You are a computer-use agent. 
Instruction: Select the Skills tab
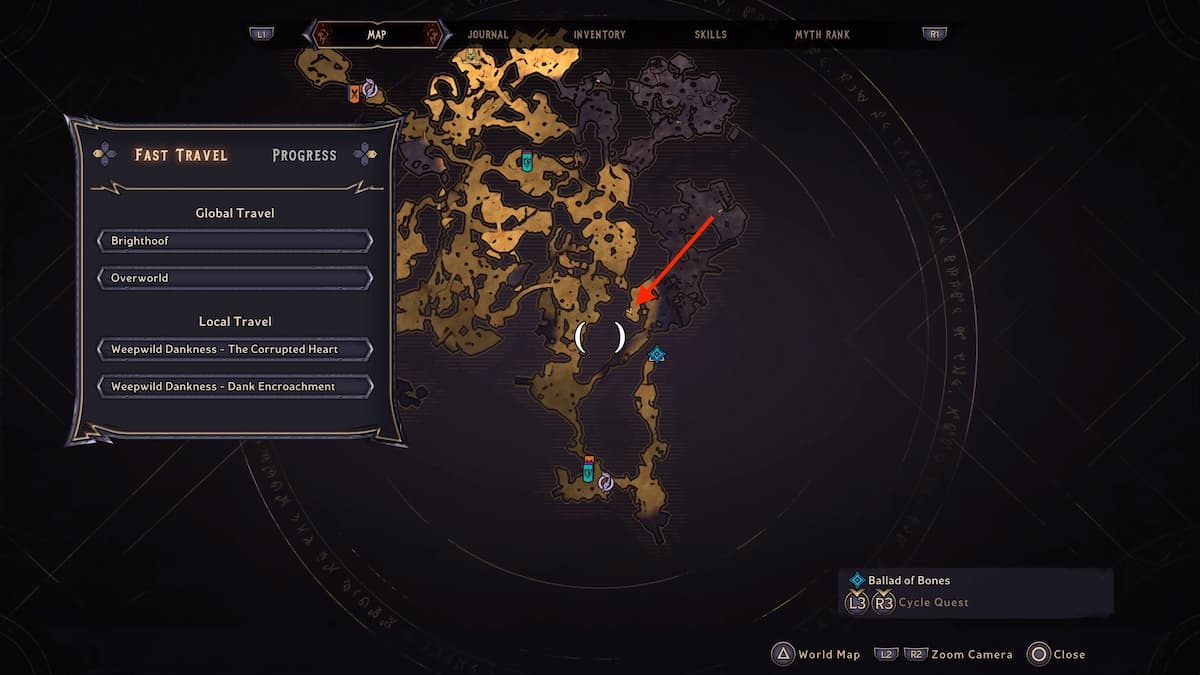[711, 35]
